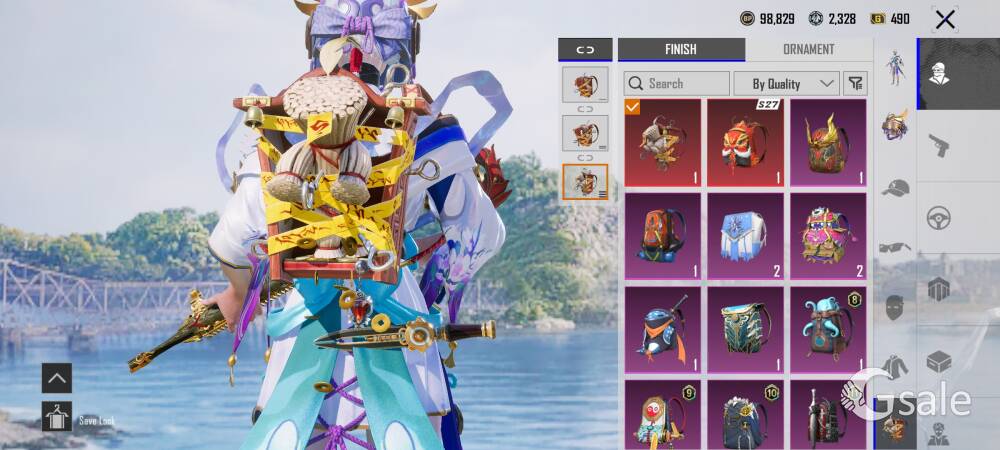Toggle the link button above the finish list
The height and width of the screenshot is (450, 1000).
tap(585, 50)
